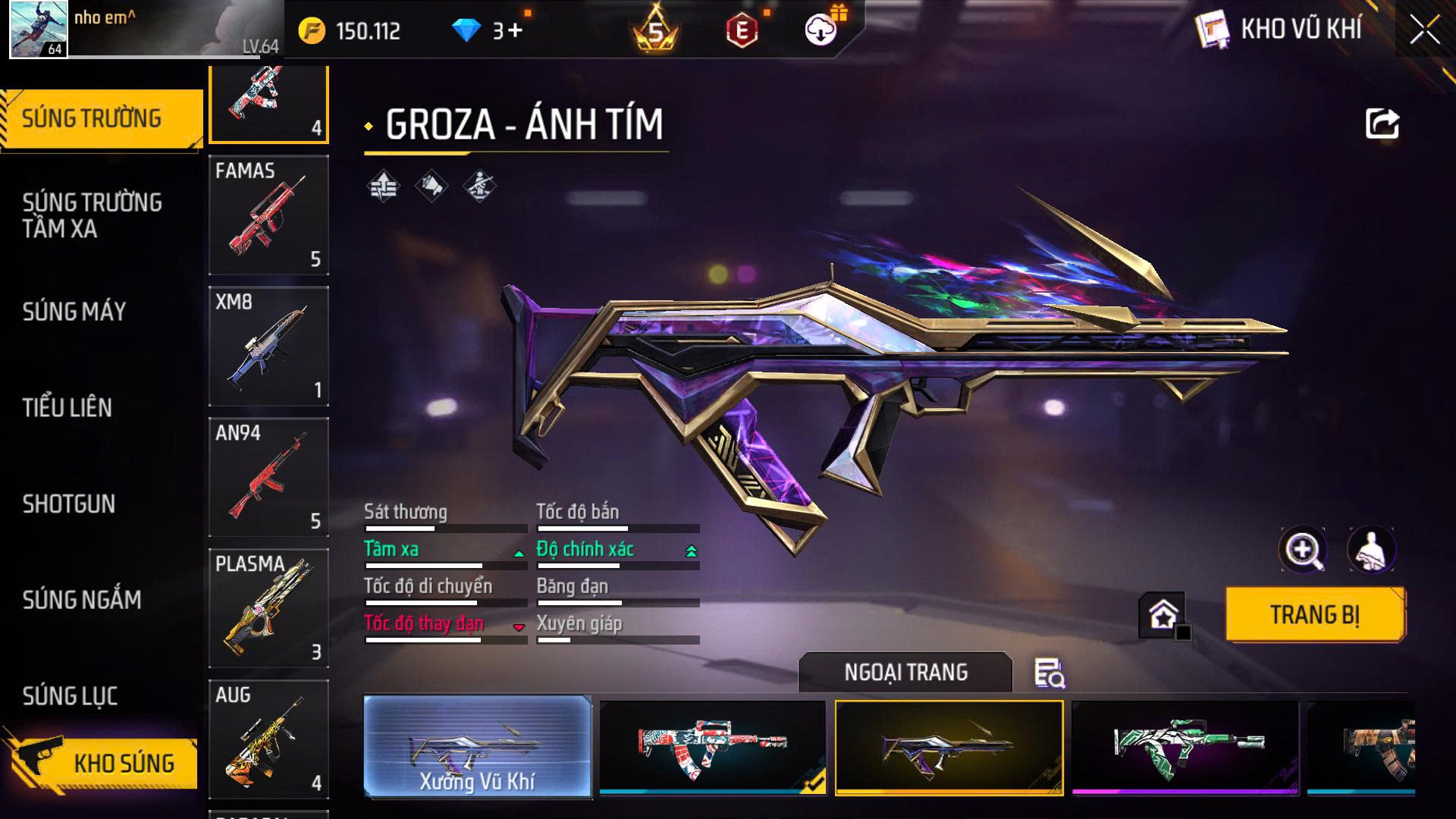Select the FAMAS weapon tile
1456x819 pixels.
click(268, 215)
